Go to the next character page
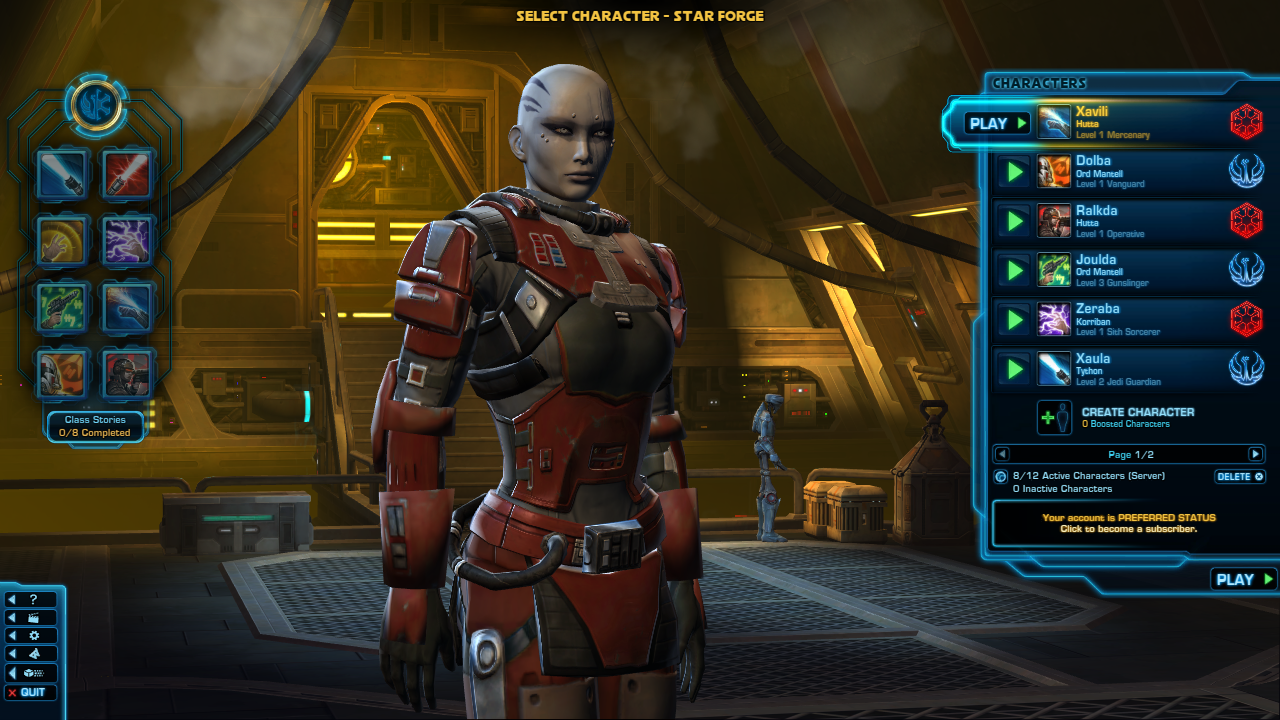Image resolution: width=1280 pixels, height=720 pixels. tap(1255, 454)
